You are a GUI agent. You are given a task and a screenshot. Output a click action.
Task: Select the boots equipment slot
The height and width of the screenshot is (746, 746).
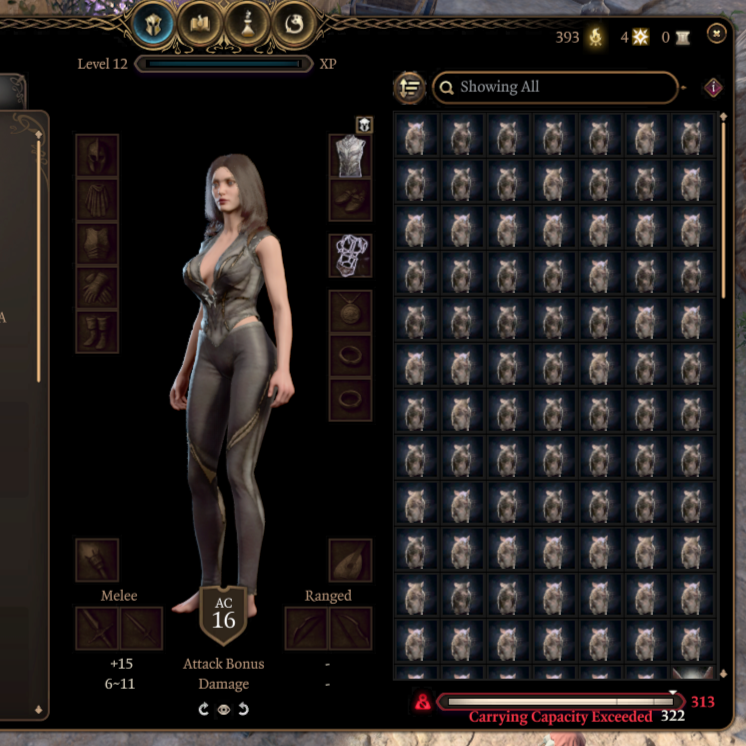(97, 331)
